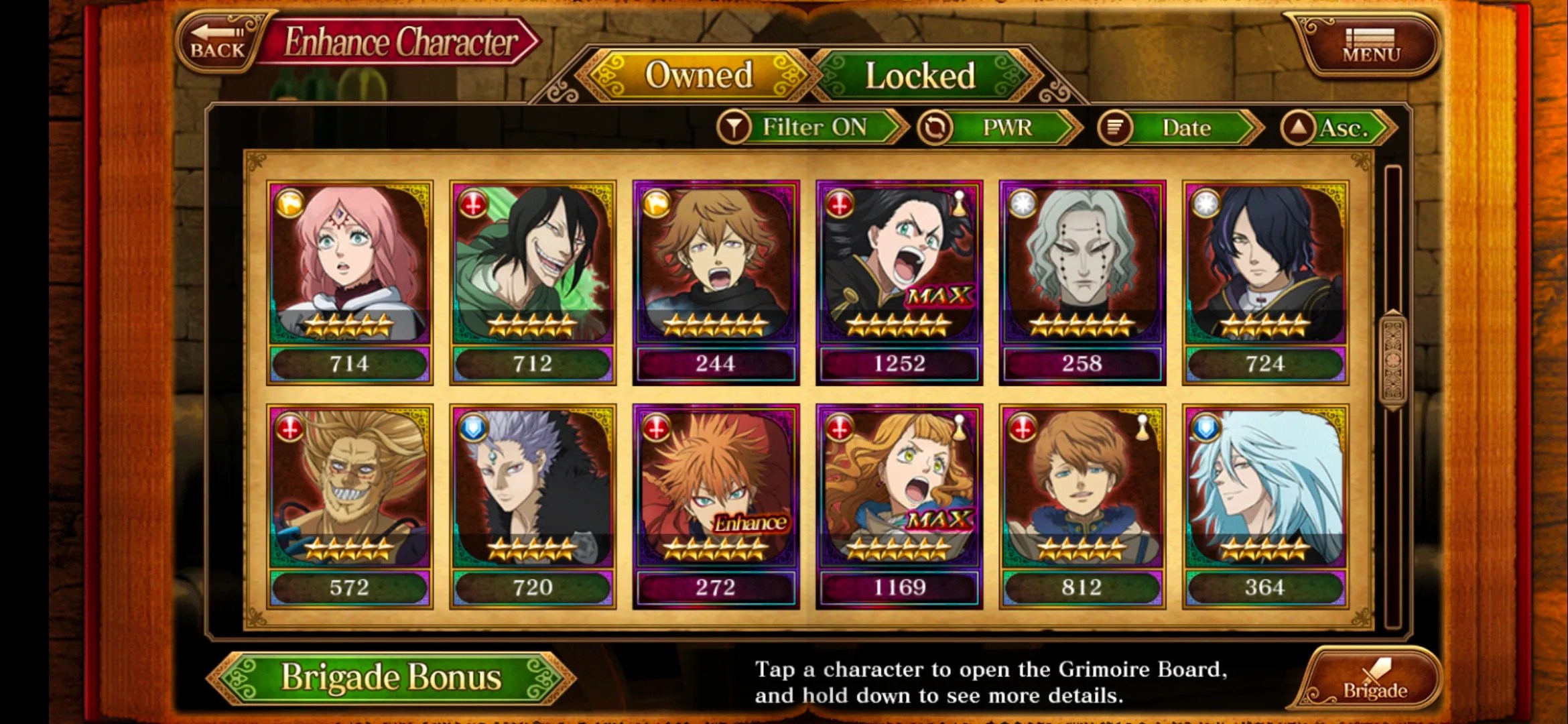Select the pink-haired character with 714 power
This screenshot has width=1568, height=724.
(x=349, y=282)
